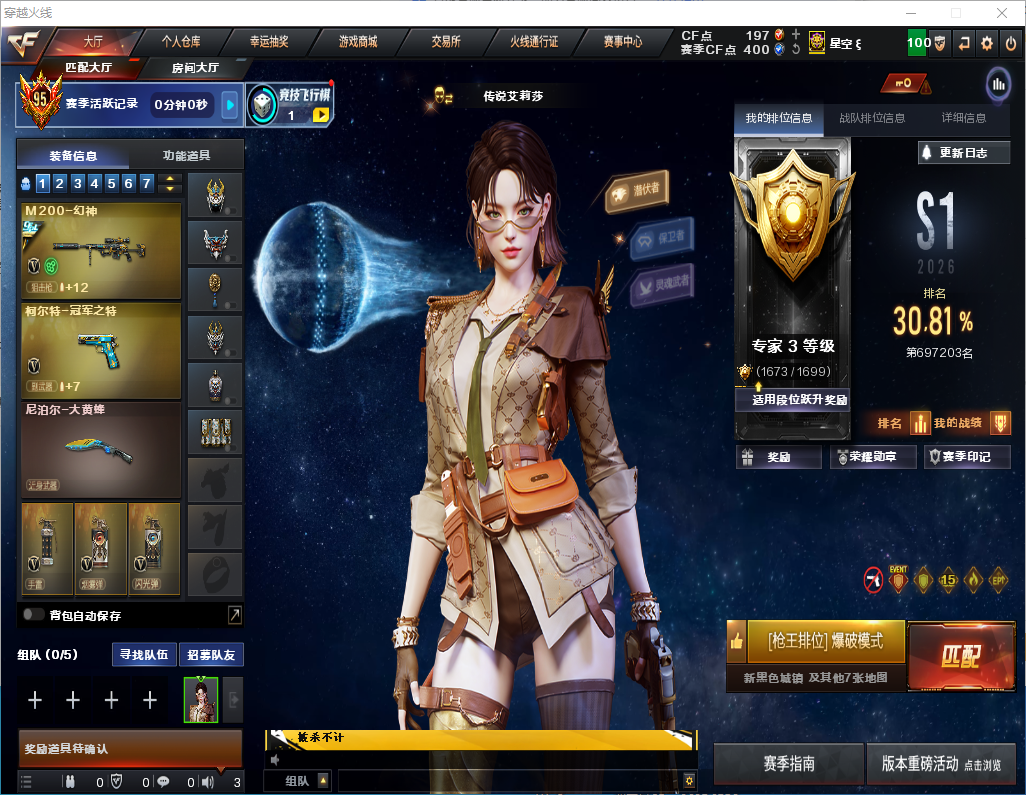Open the 个人仓库 menu
The height and width of the screenshot is (795, 1026).
tap(181, 42)
